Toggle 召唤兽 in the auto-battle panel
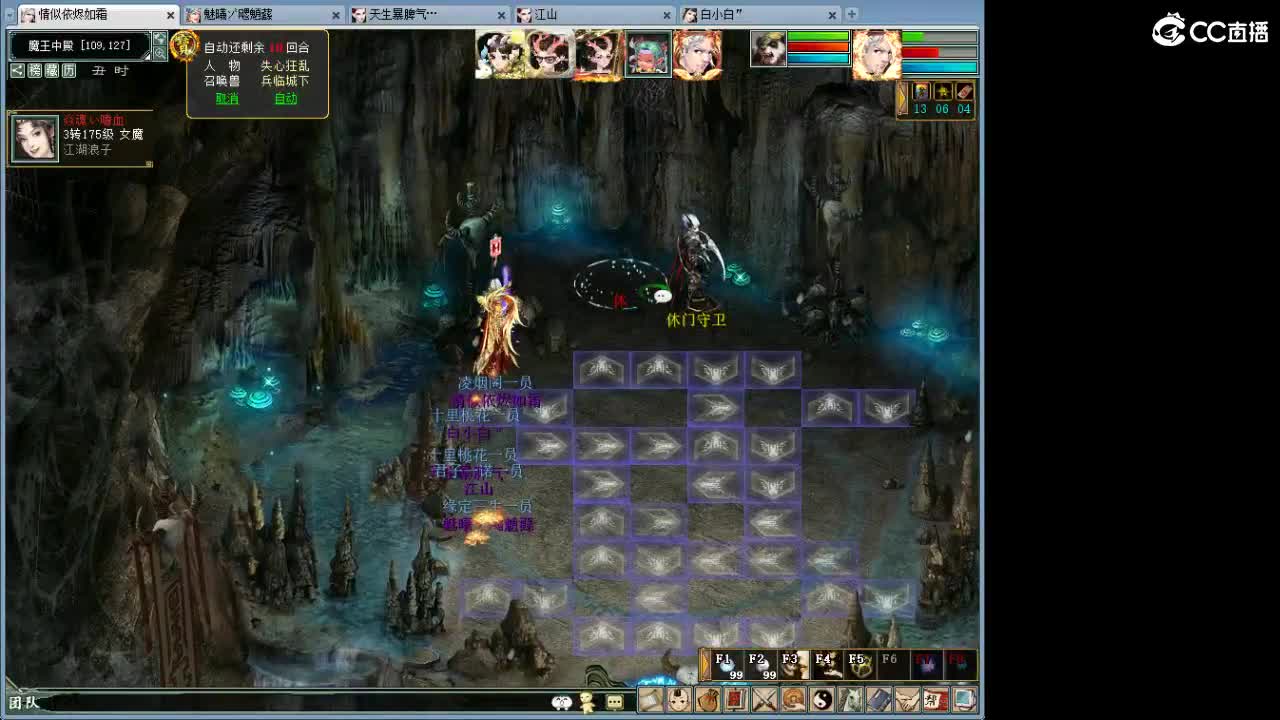Screen dimensions: 1280x720 223,81
